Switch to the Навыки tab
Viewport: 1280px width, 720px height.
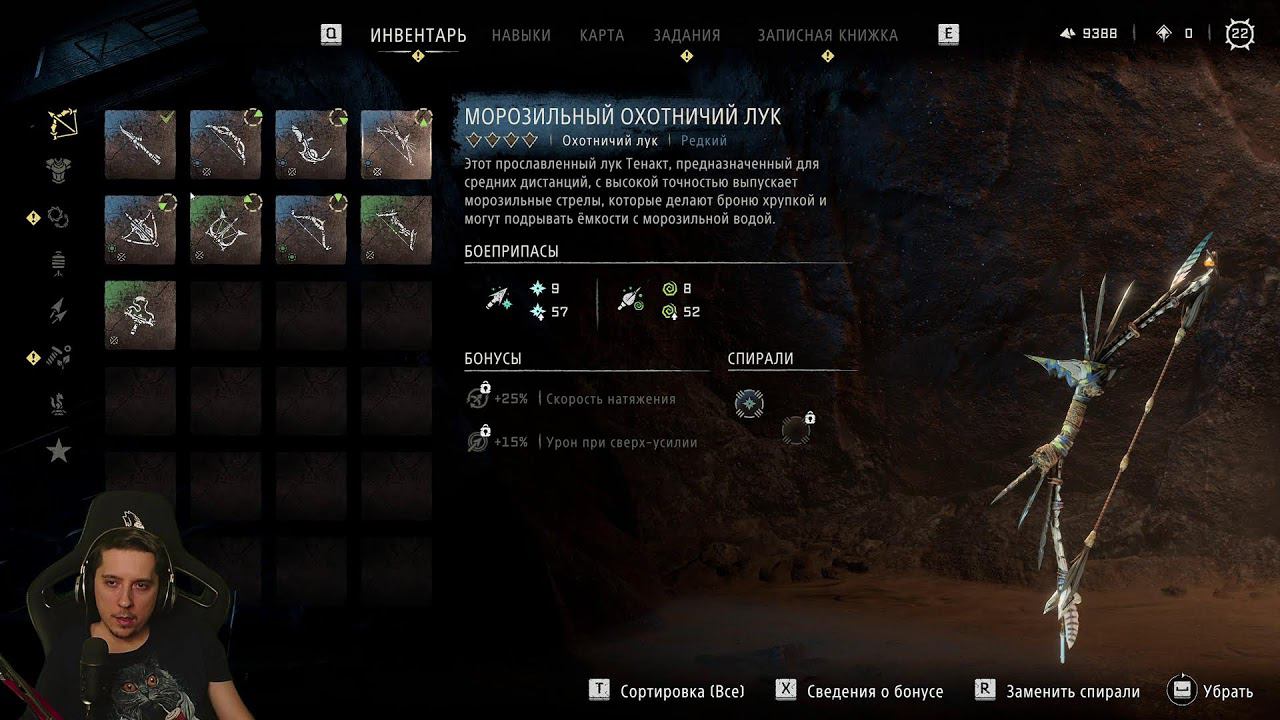tap(521, 35)
